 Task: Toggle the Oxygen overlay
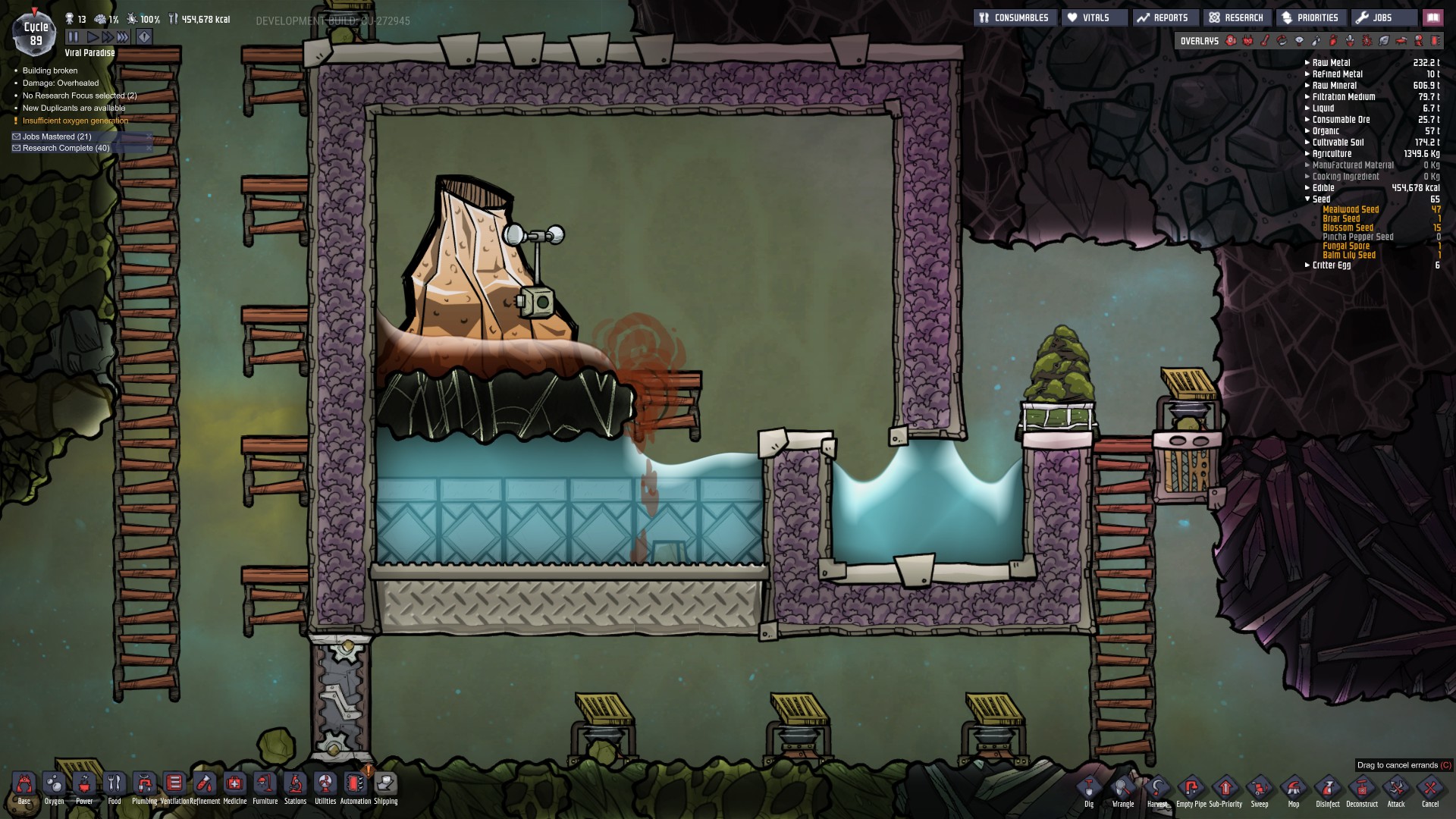[1231, 42]
